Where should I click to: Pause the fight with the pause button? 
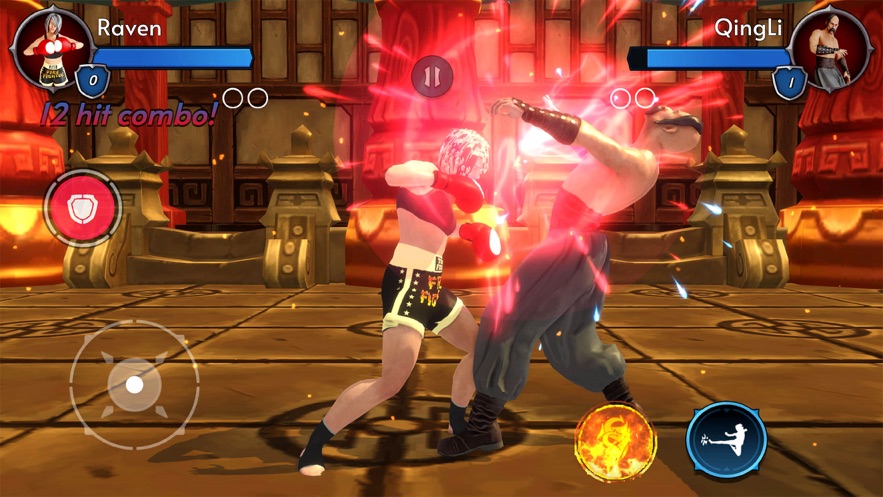click(x=432, y=76)
